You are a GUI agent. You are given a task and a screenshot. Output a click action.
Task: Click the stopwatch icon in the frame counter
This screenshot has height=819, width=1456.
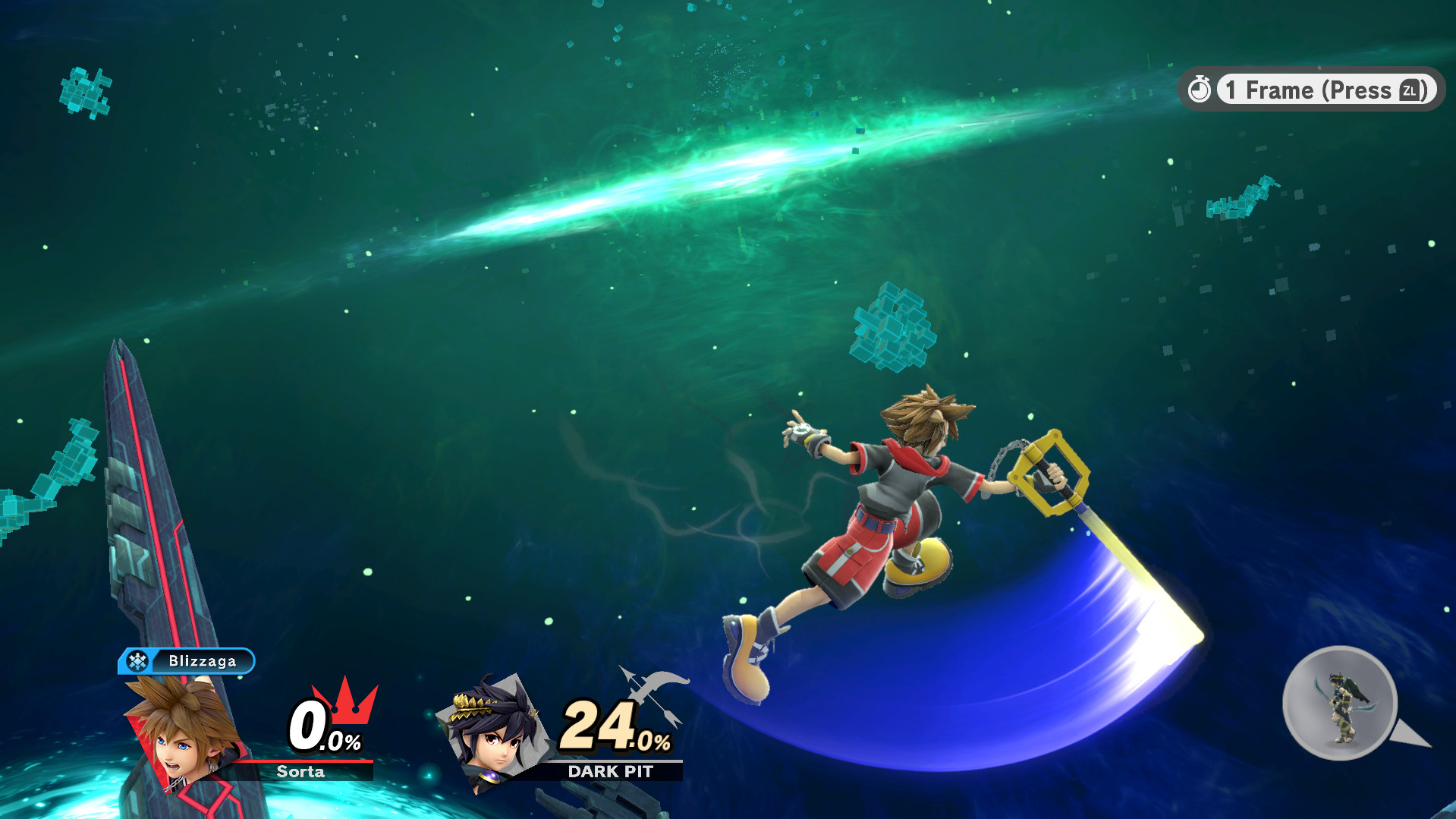click(x=1200, y=90)
